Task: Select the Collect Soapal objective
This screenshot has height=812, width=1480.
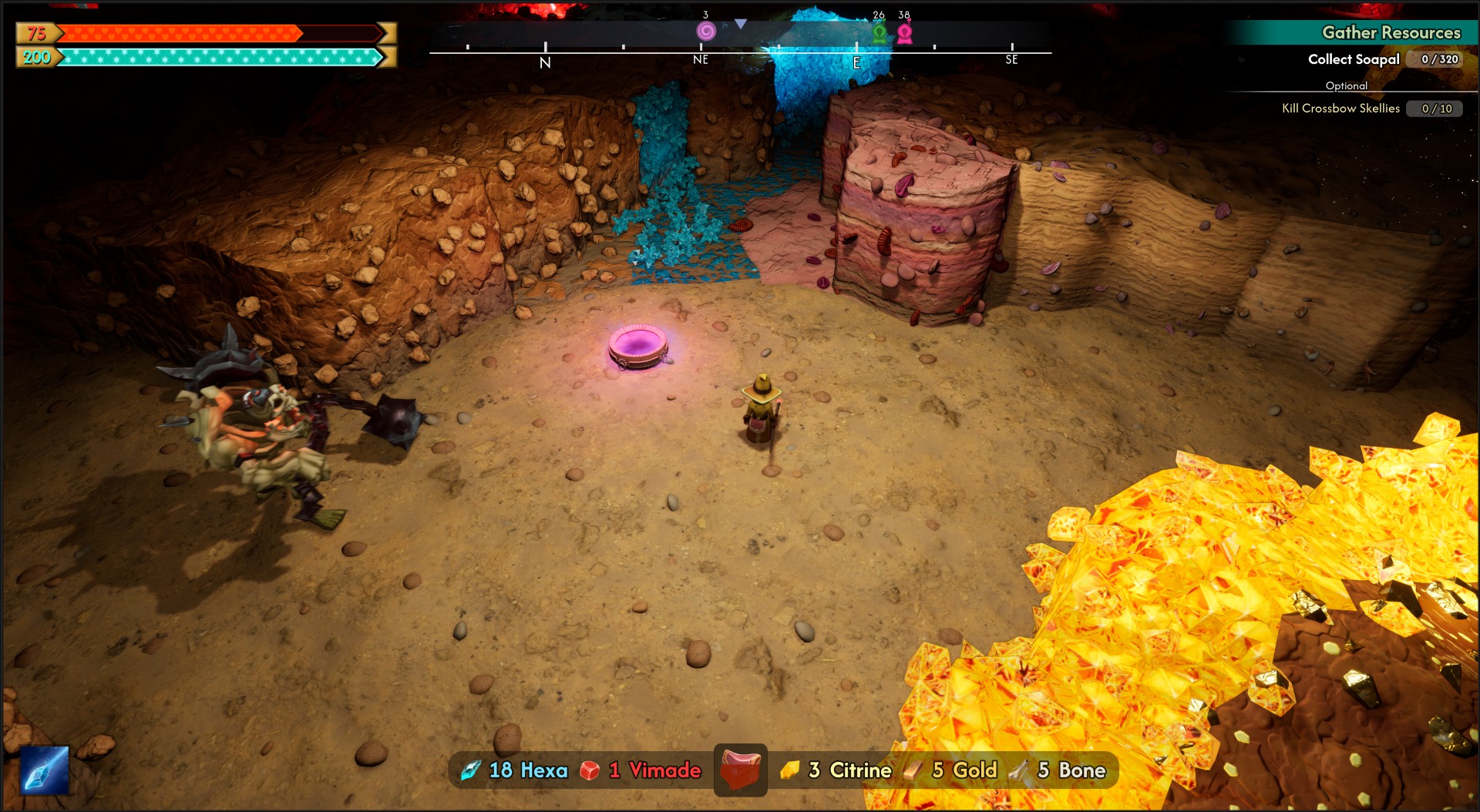Action: click(1354, 59)
